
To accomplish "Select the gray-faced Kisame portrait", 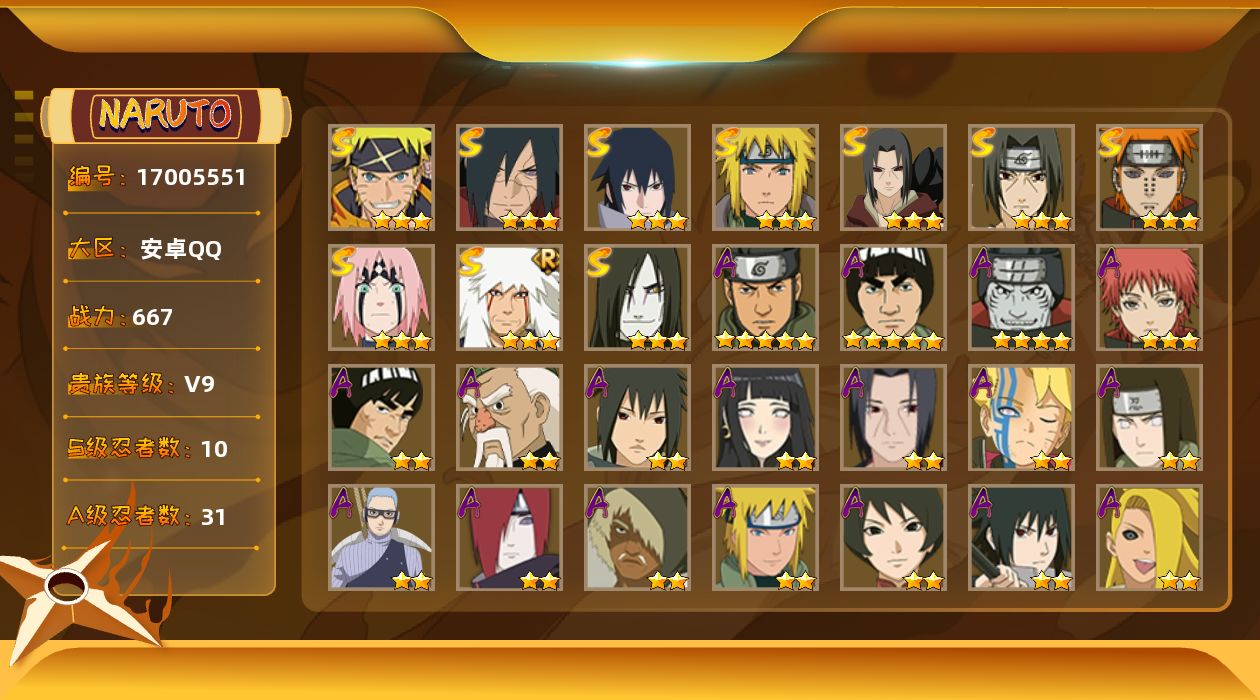I will pyautogui.click(x=1021, y=297).
